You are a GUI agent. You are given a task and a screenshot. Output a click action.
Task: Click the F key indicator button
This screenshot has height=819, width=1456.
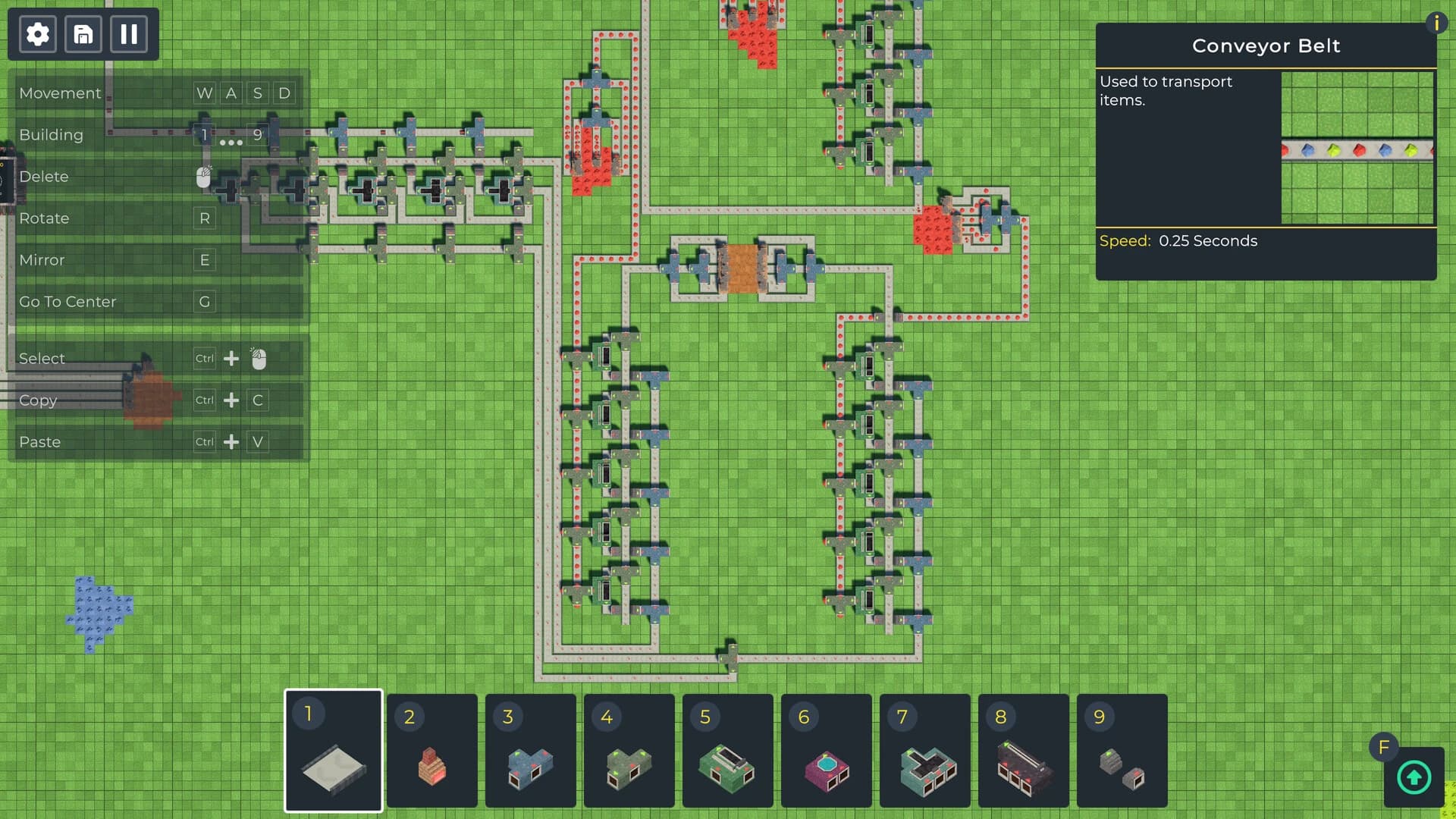[x=1385, y=747]
